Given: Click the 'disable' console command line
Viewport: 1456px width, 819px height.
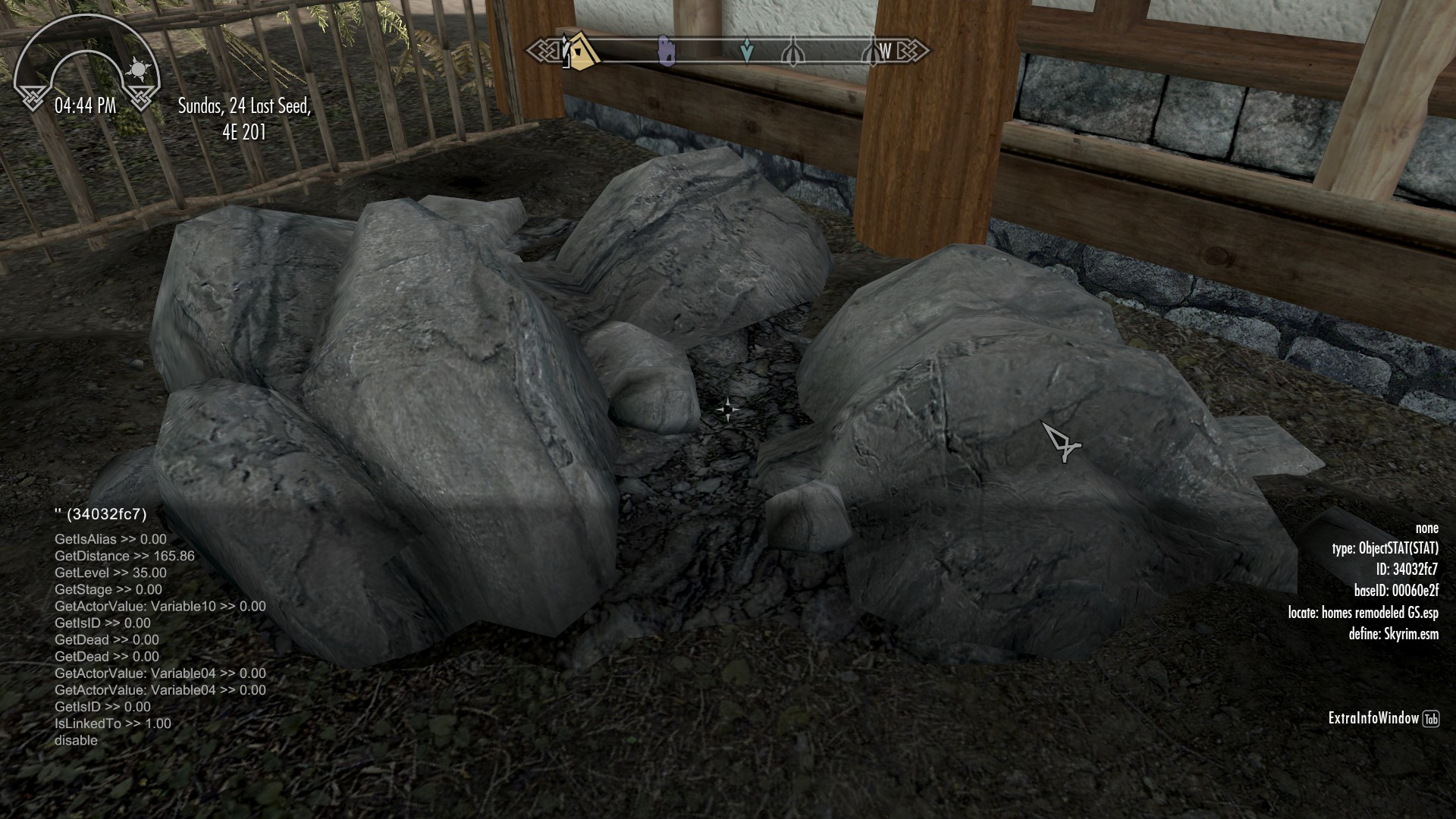Looking at the screenshot, I should pos(76,740).
